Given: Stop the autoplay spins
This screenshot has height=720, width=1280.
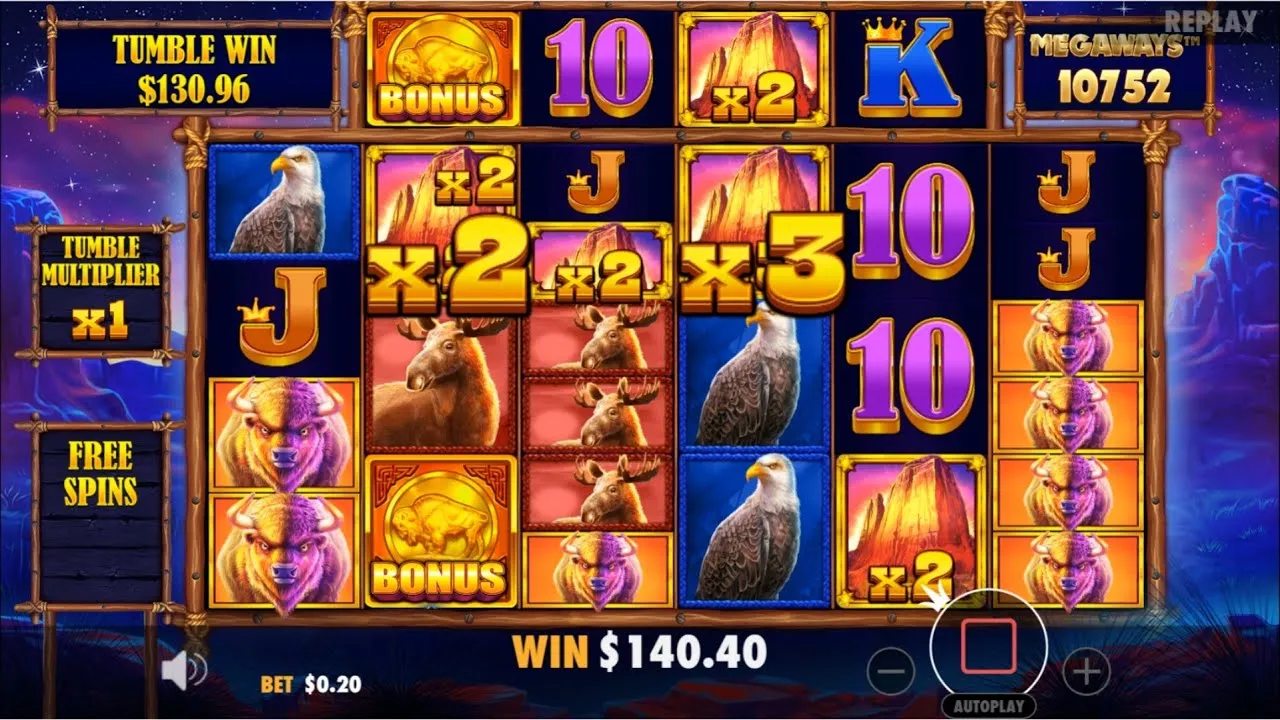Looking at the screenshot, I should point(988,646).
